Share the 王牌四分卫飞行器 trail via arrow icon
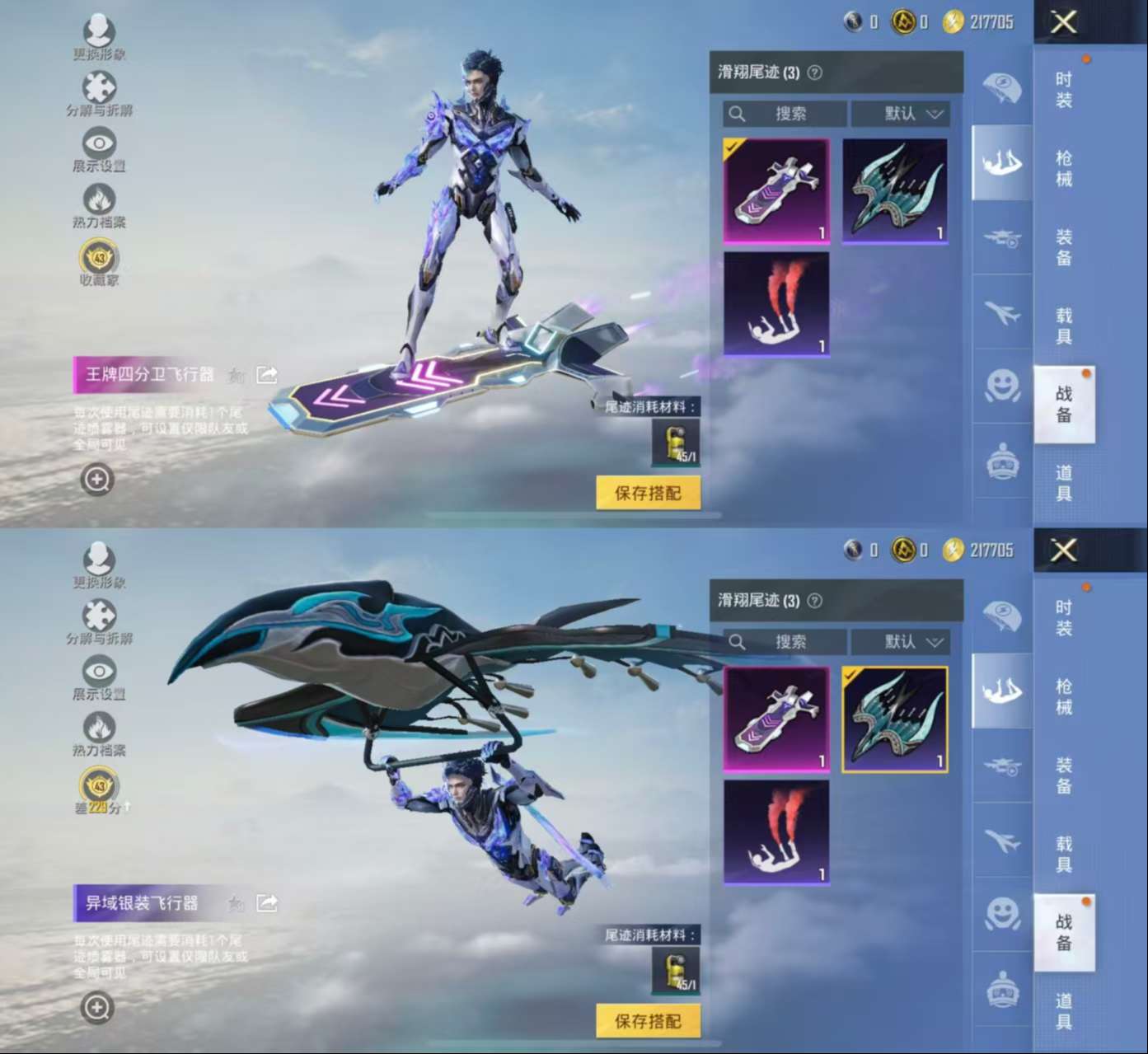1148x1054 pixels. pos(267,375)
